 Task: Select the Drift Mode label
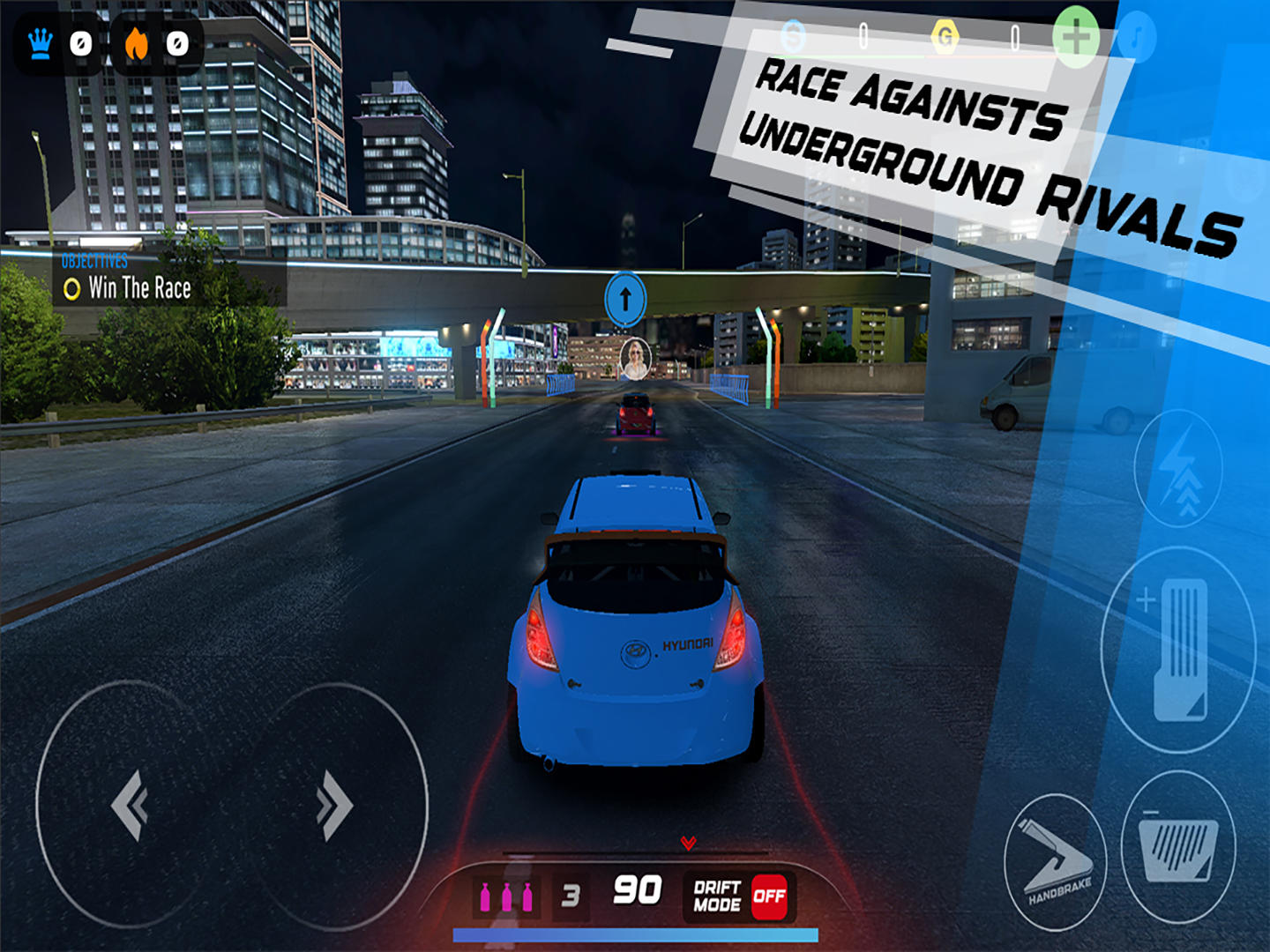tap(716, 898)
